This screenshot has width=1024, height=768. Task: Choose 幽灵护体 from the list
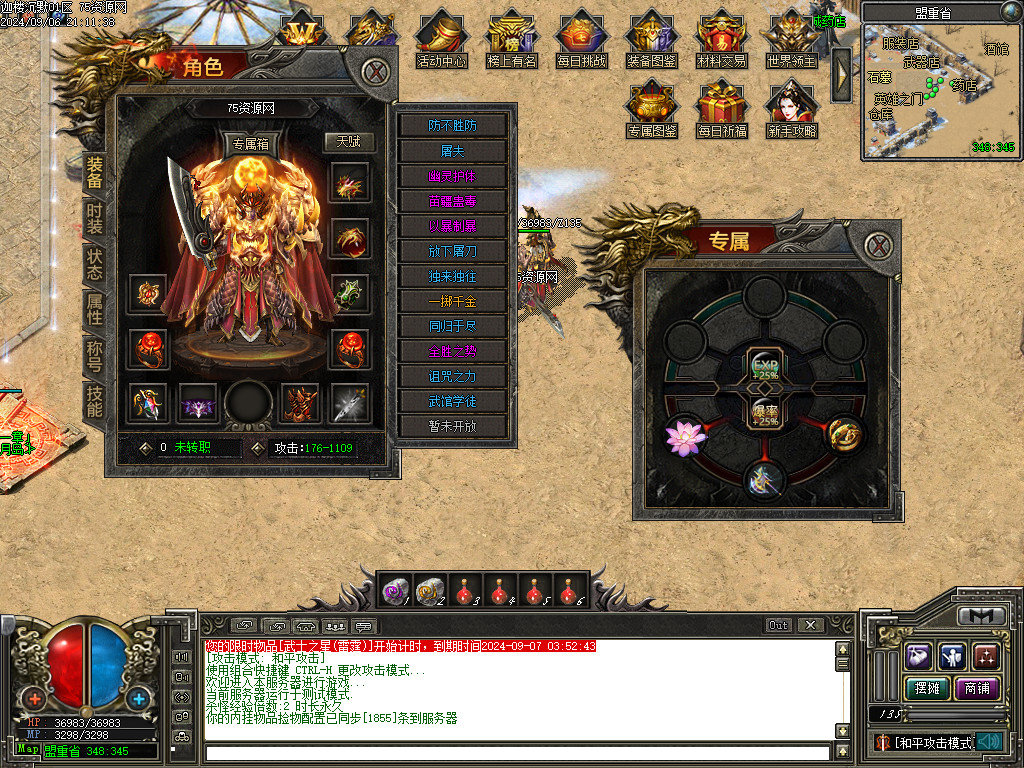point(453,176)
